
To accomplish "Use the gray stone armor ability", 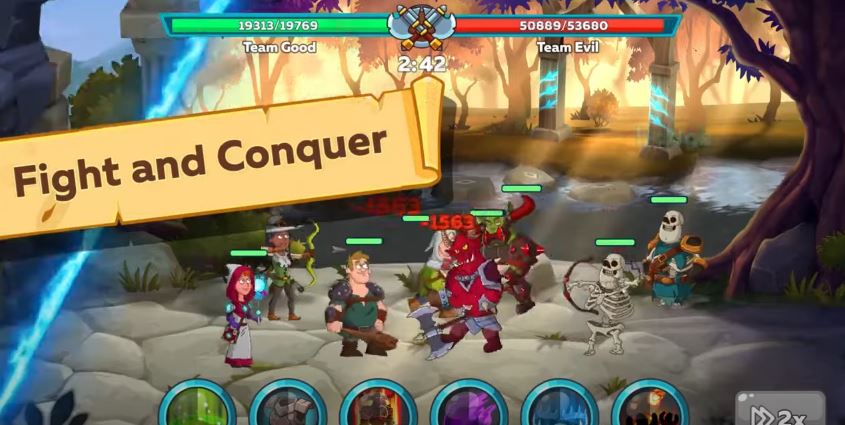I will pos(287,406).
